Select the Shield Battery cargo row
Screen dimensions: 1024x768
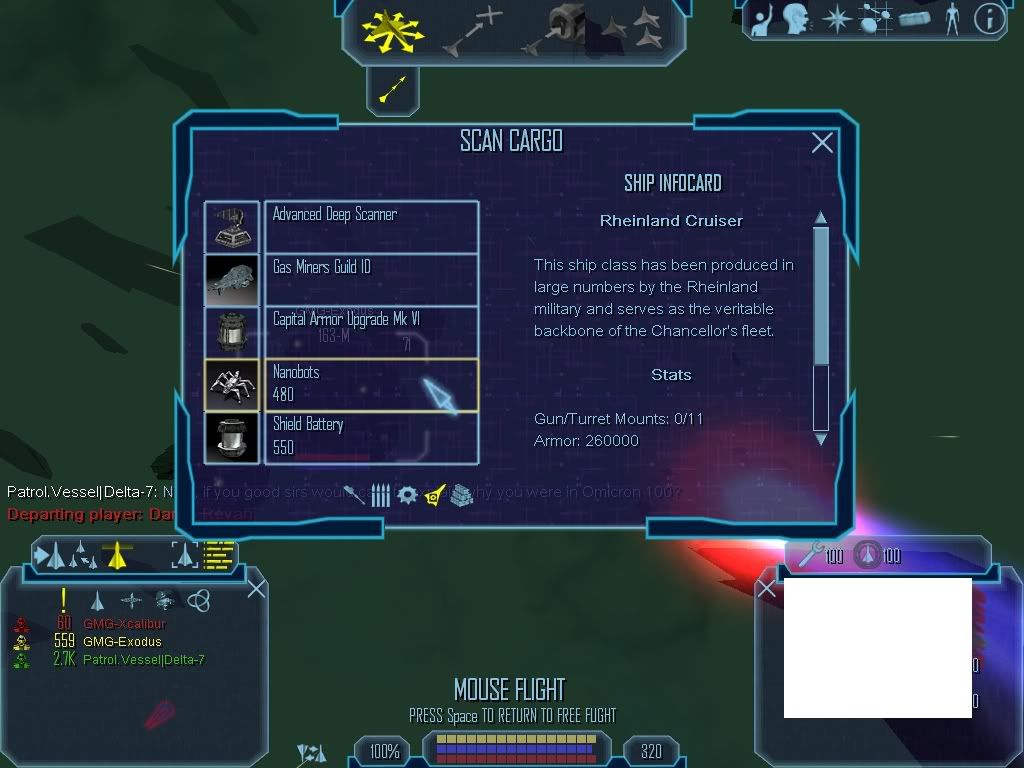(341, 437)
